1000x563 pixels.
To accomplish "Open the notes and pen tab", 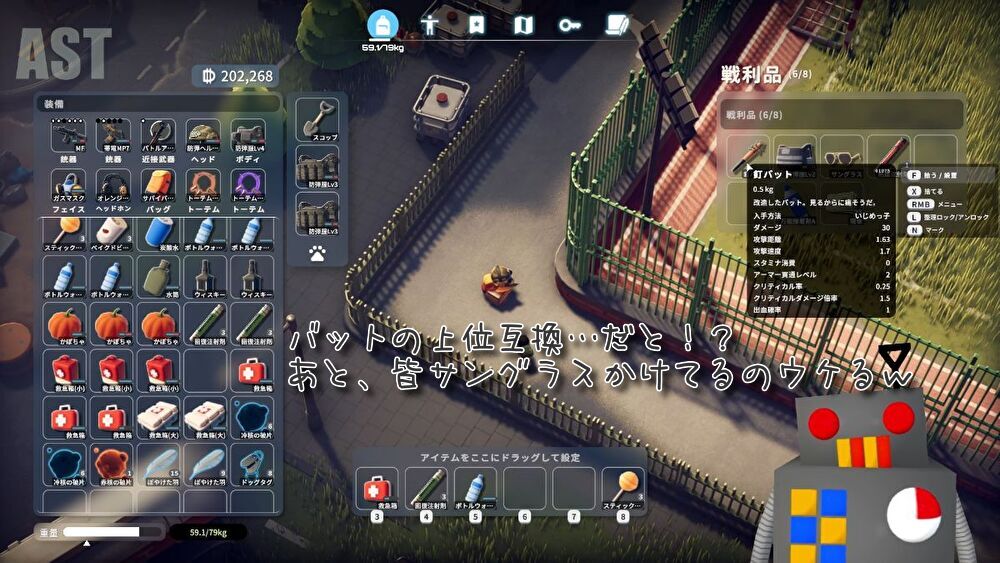I will [x=616, y=26].
